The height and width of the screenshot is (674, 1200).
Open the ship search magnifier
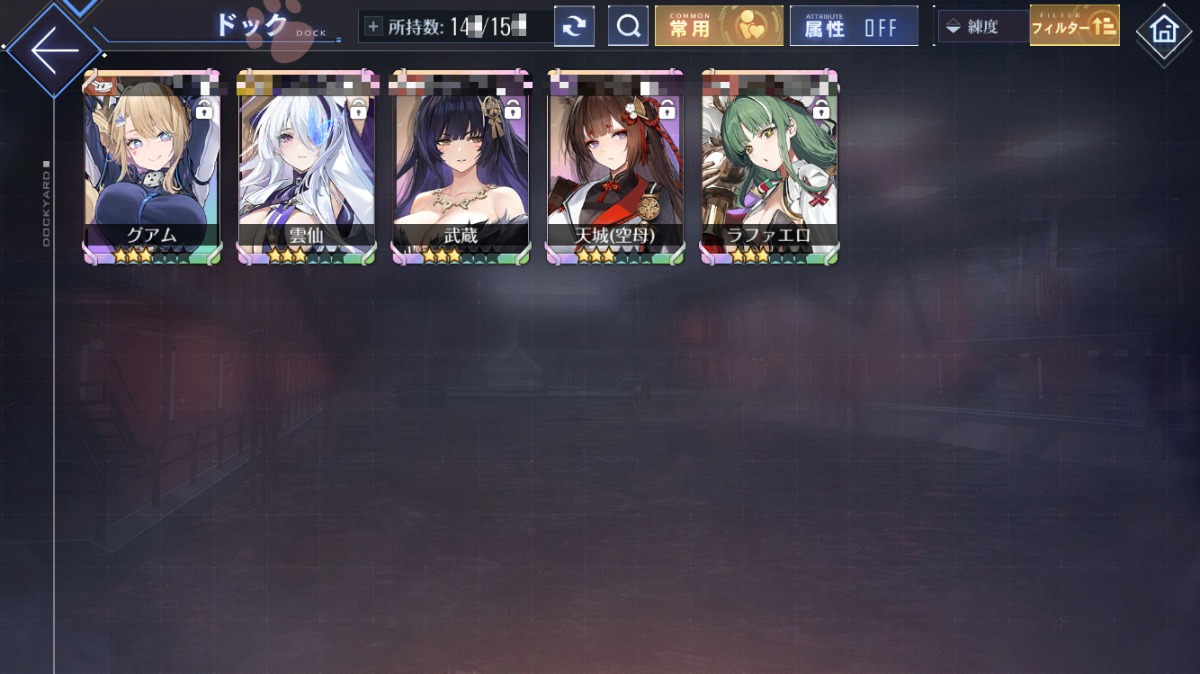[x=628, y=27]
